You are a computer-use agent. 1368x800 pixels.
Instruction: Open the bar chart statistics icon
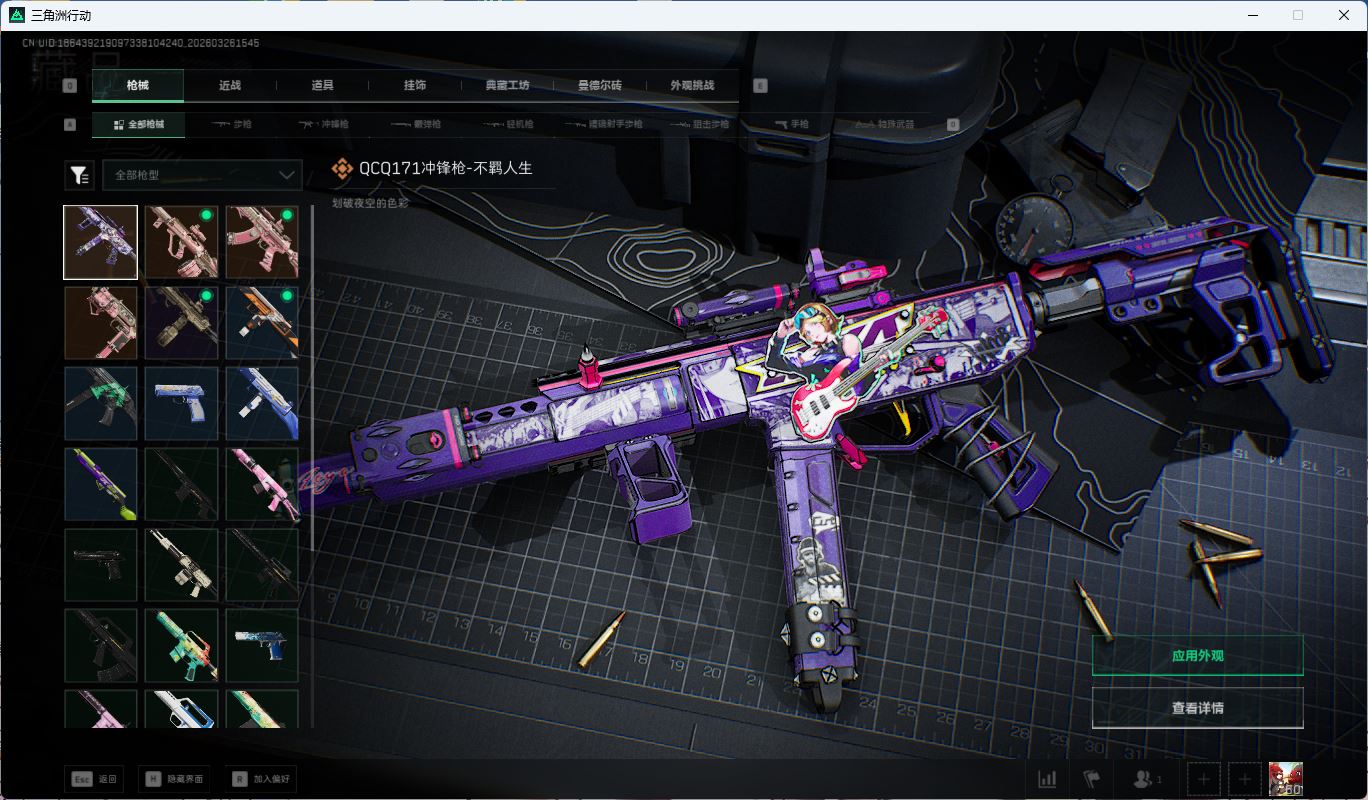click(x=1047, y=779)
